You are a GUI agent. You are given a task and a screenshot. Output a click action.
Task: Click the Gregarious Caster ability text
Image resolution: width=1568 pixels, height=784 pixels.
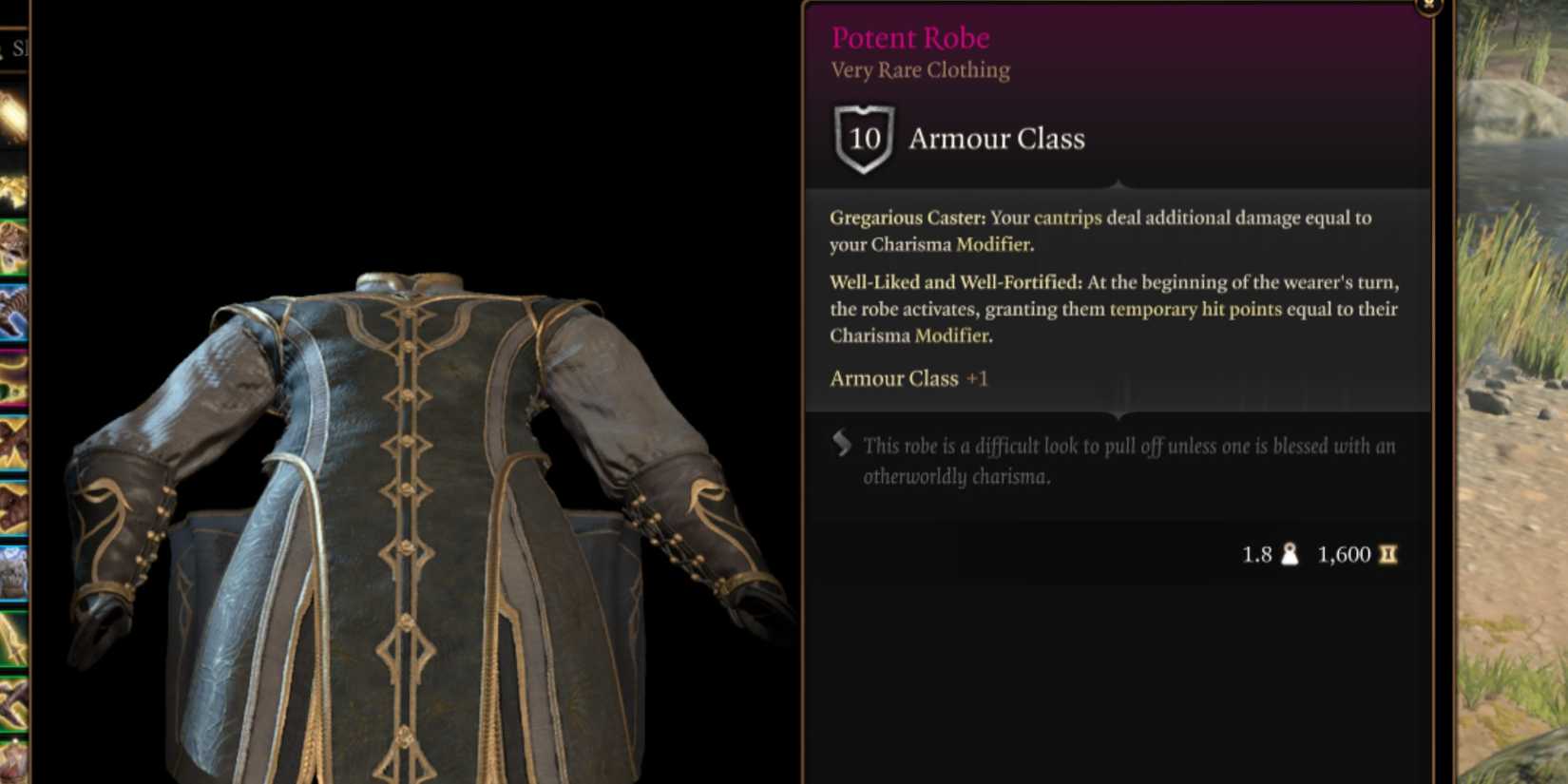coord(905,217)
